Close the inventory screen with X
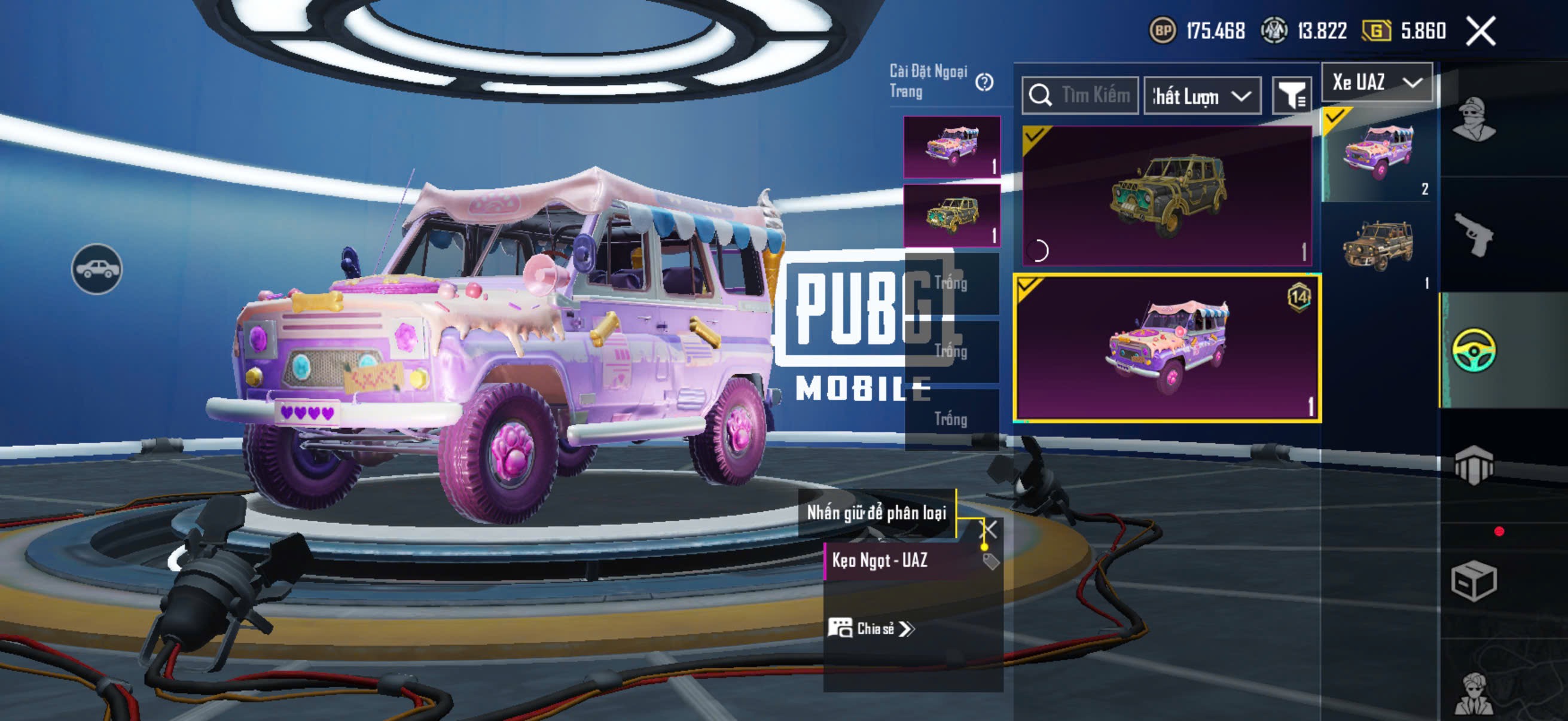 pos(1479,31)
